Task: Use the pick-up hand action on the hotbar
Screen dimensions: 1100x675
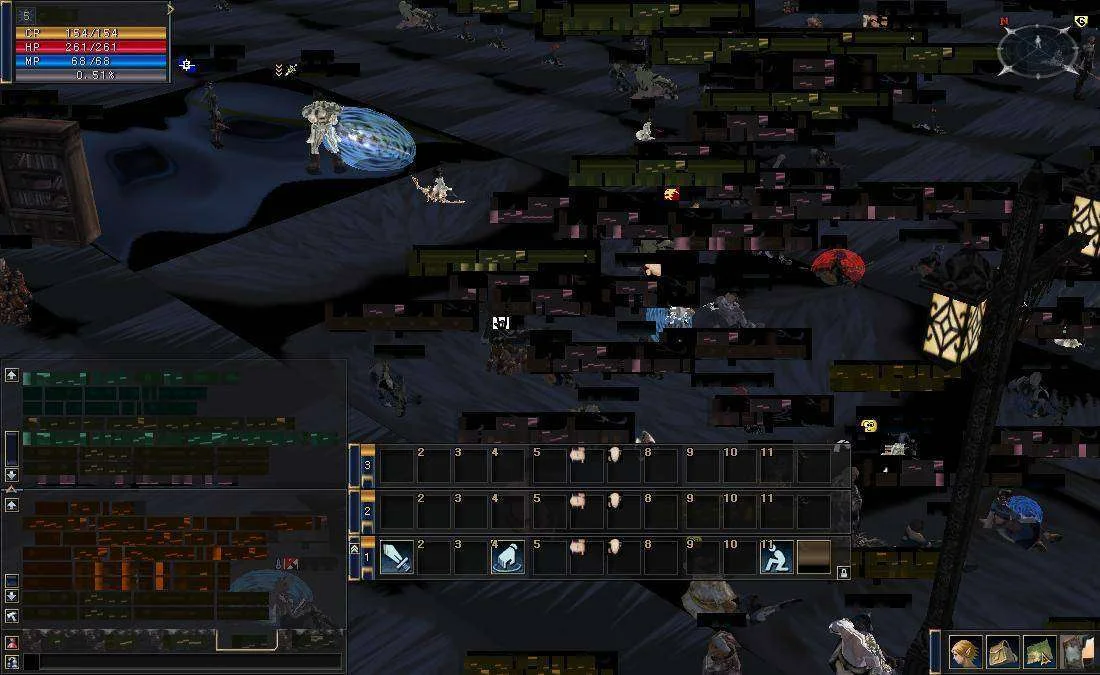Action: pos(508,557)
